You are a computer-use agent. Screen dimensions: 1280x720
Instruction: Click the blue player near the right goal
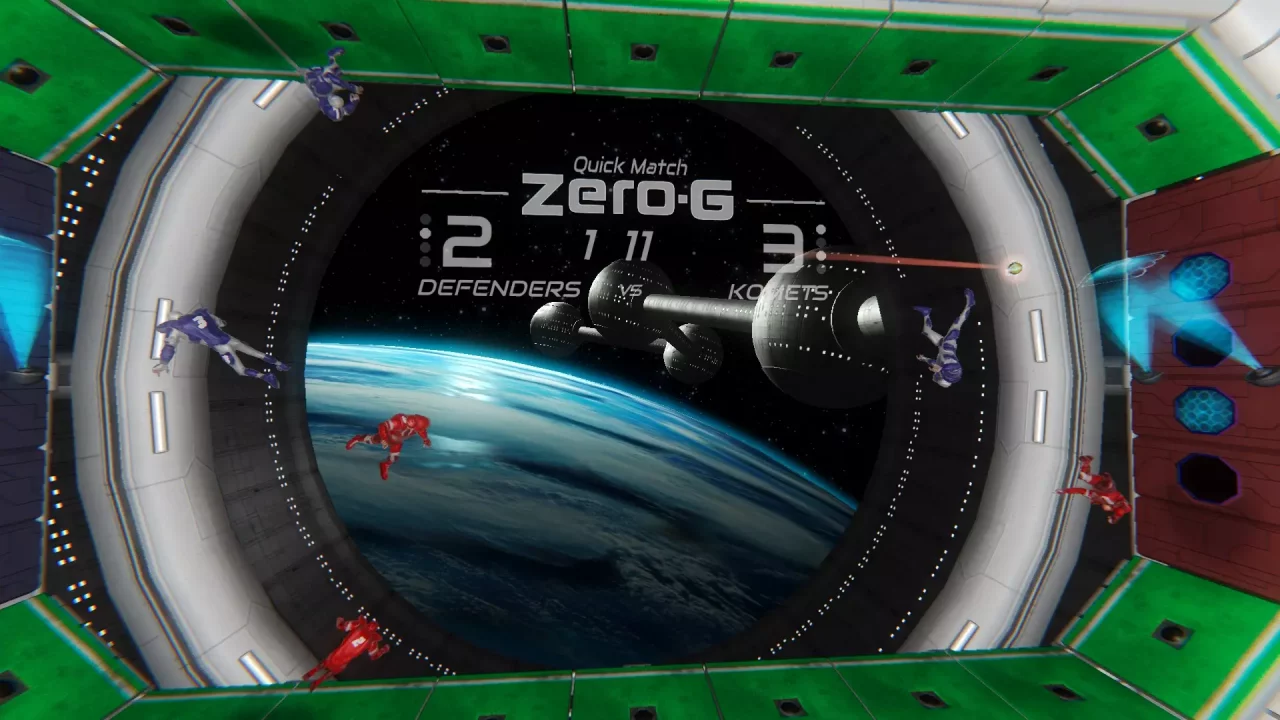(945, 340)
